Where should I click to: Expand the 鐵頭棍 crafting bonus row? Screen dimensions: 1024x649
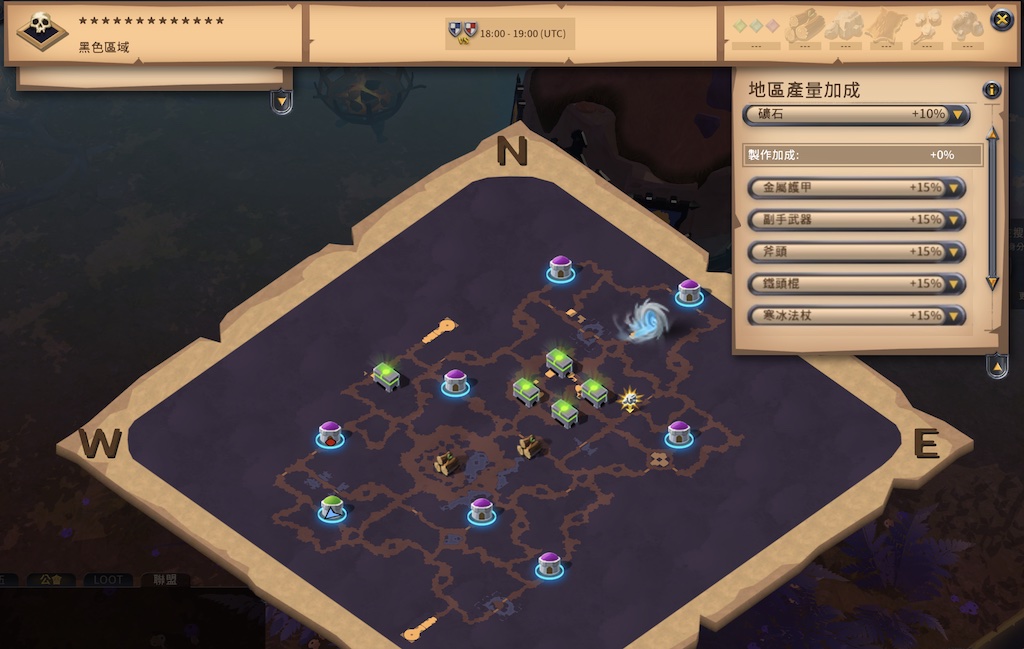955,284
